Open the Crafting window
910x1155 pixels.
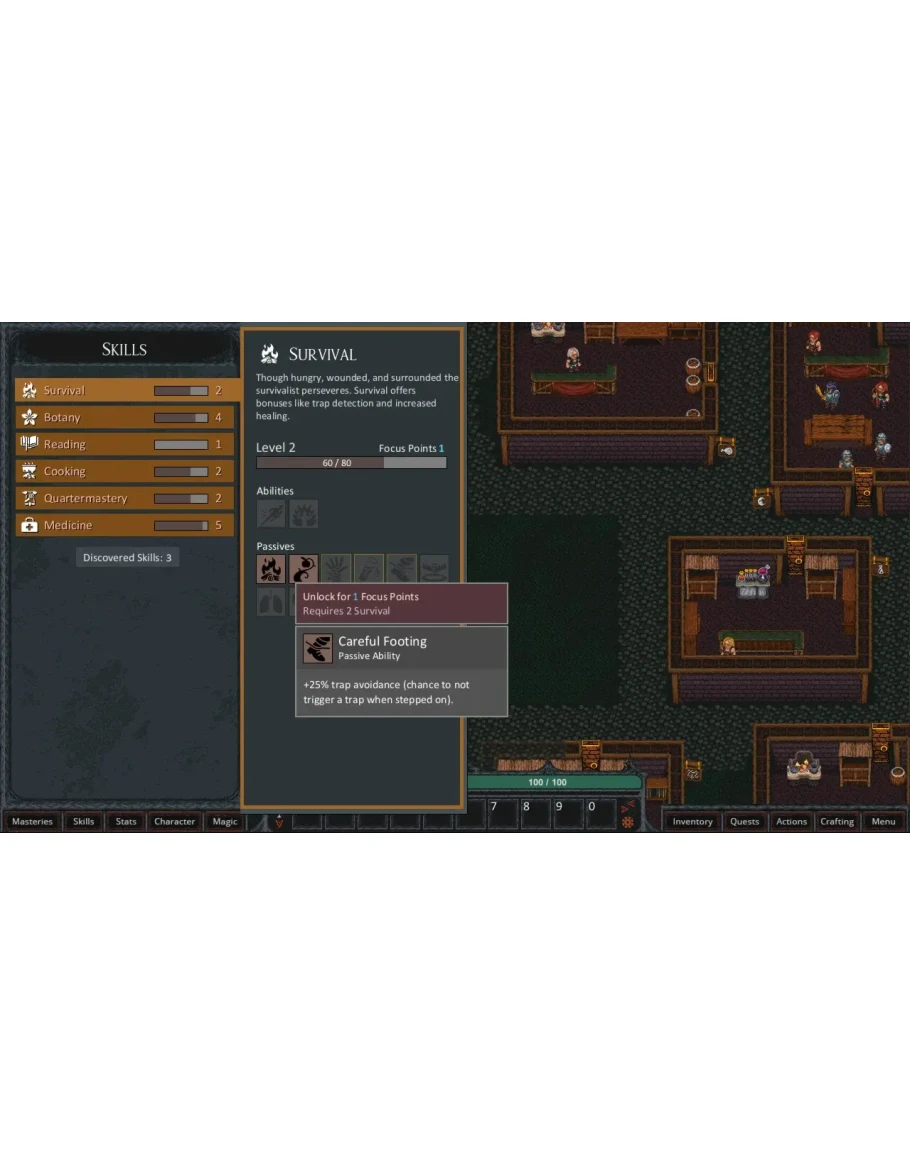[x=837, y=822]
